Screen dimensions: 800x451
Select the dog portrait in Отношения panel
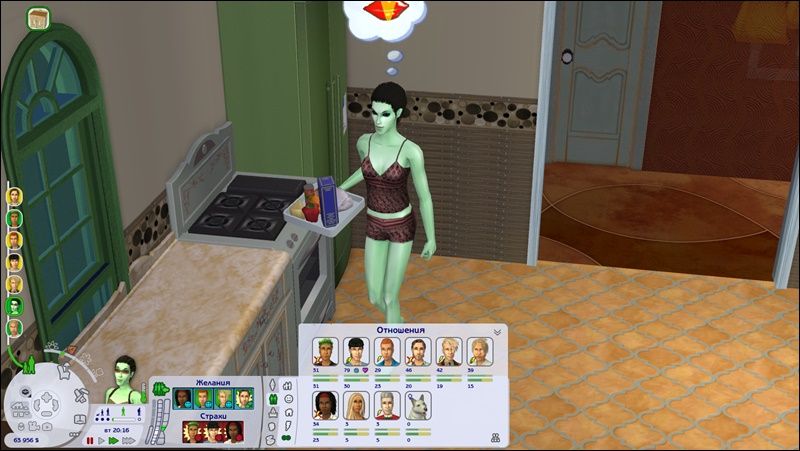pos(418,404)
